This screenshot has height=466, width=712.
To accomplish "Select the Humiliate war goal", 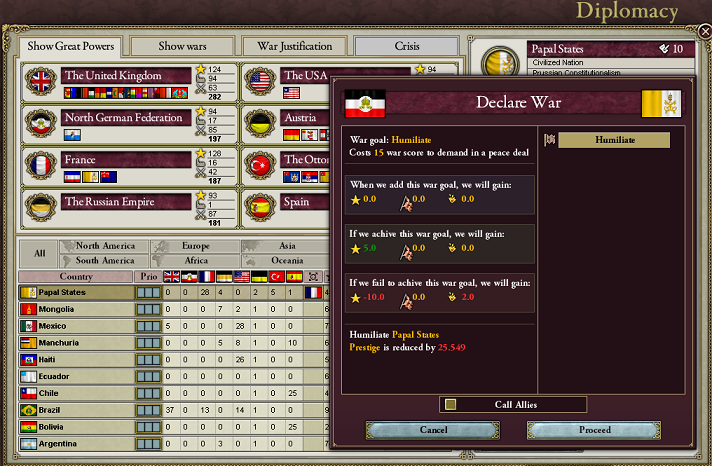I will point(614,141).
